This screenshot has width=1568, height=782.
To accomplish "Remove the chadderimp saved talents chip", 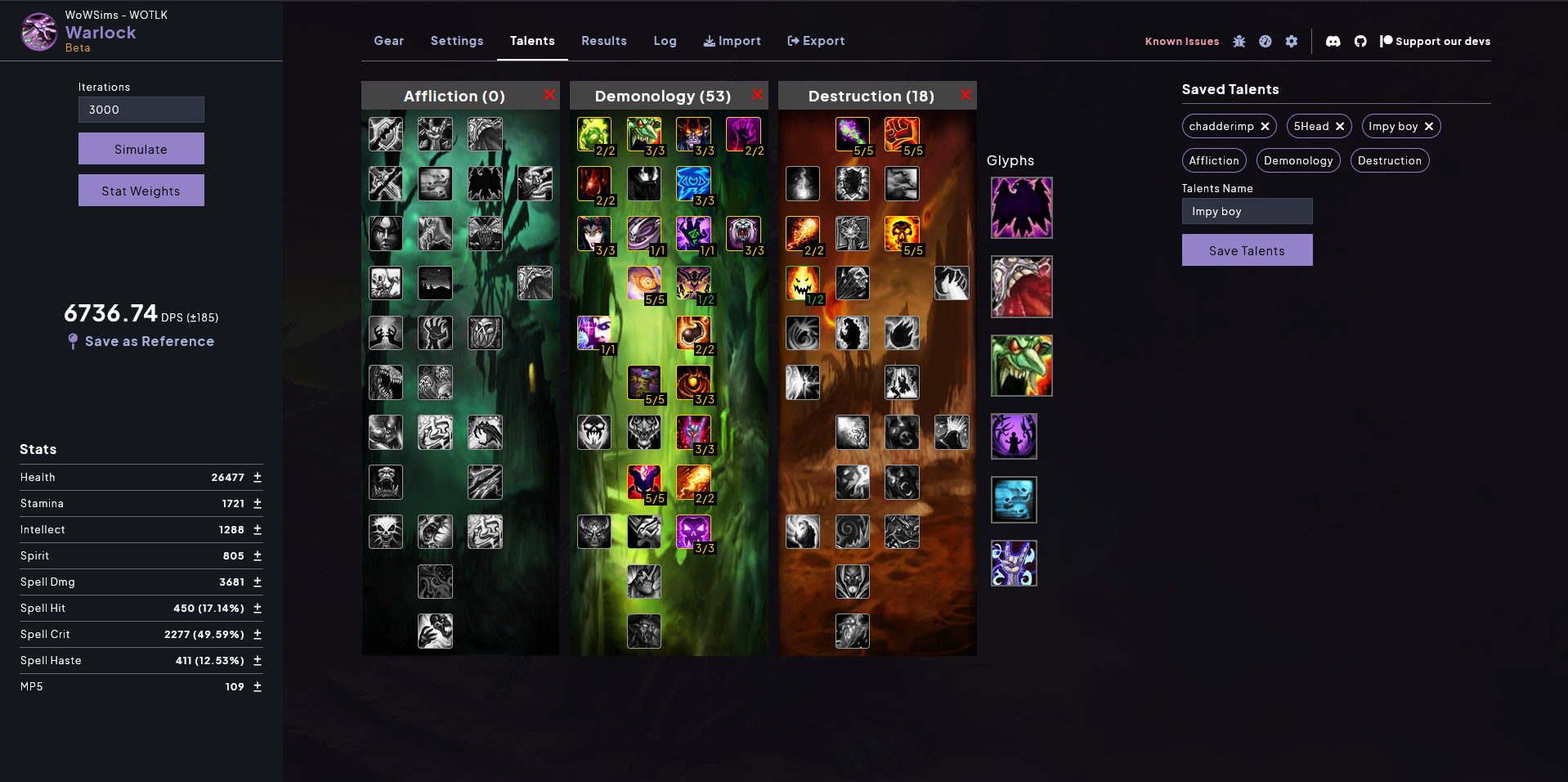I will 1265,126.
